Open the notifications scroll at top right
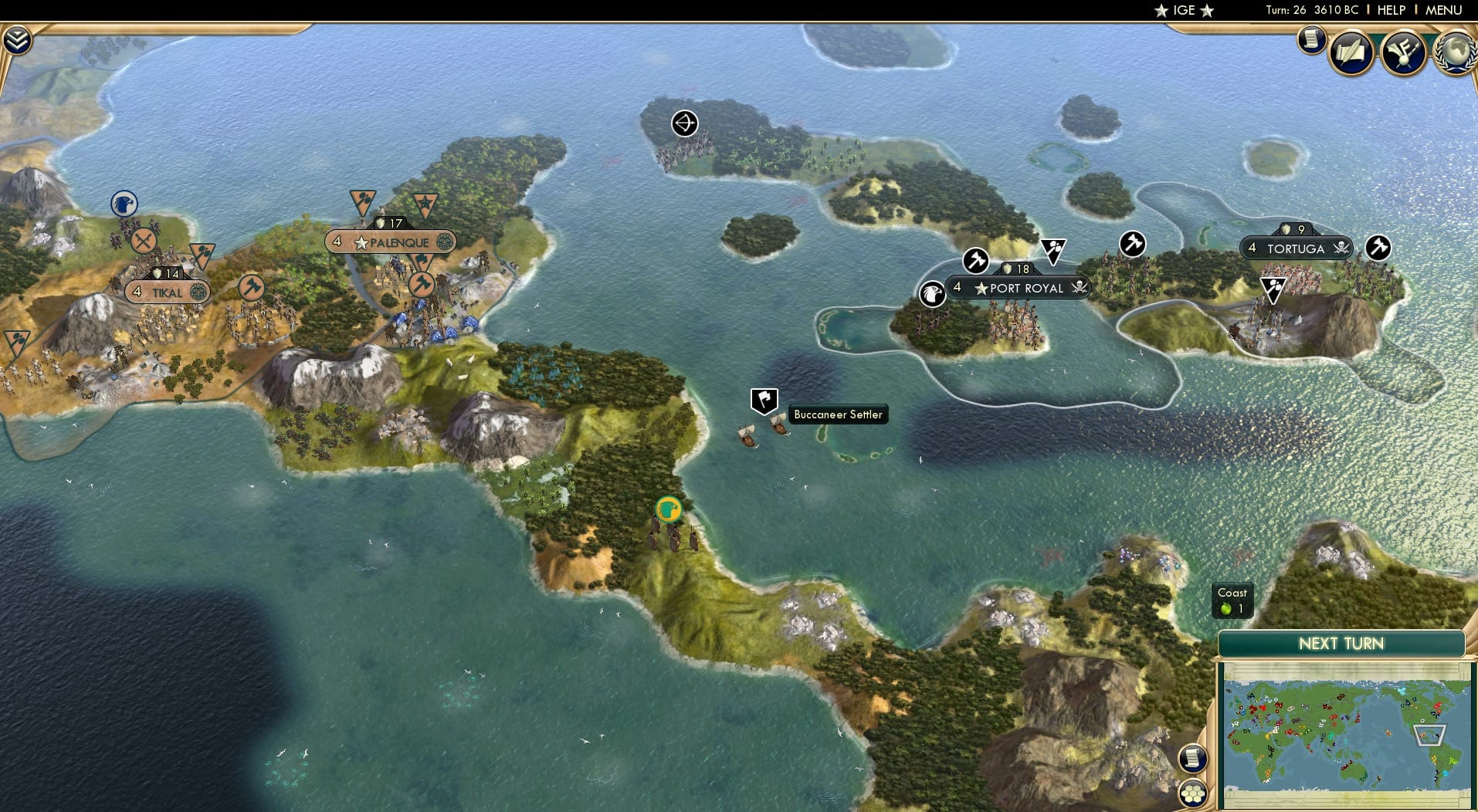Image resolution: width=1478 pixels, height=812 pixels. coord(1310,39)
